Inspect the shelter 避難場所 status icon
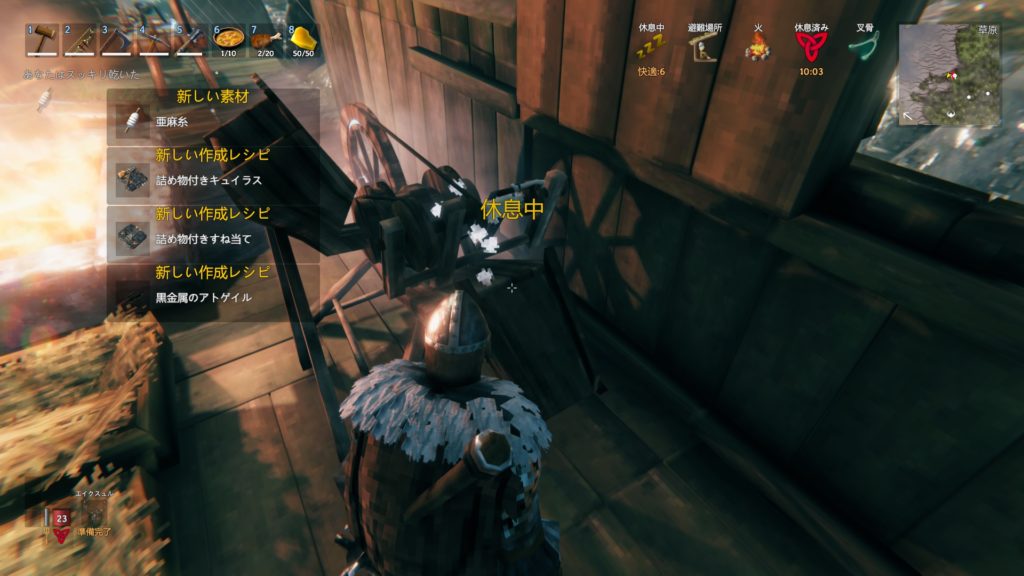 (706, 46)
